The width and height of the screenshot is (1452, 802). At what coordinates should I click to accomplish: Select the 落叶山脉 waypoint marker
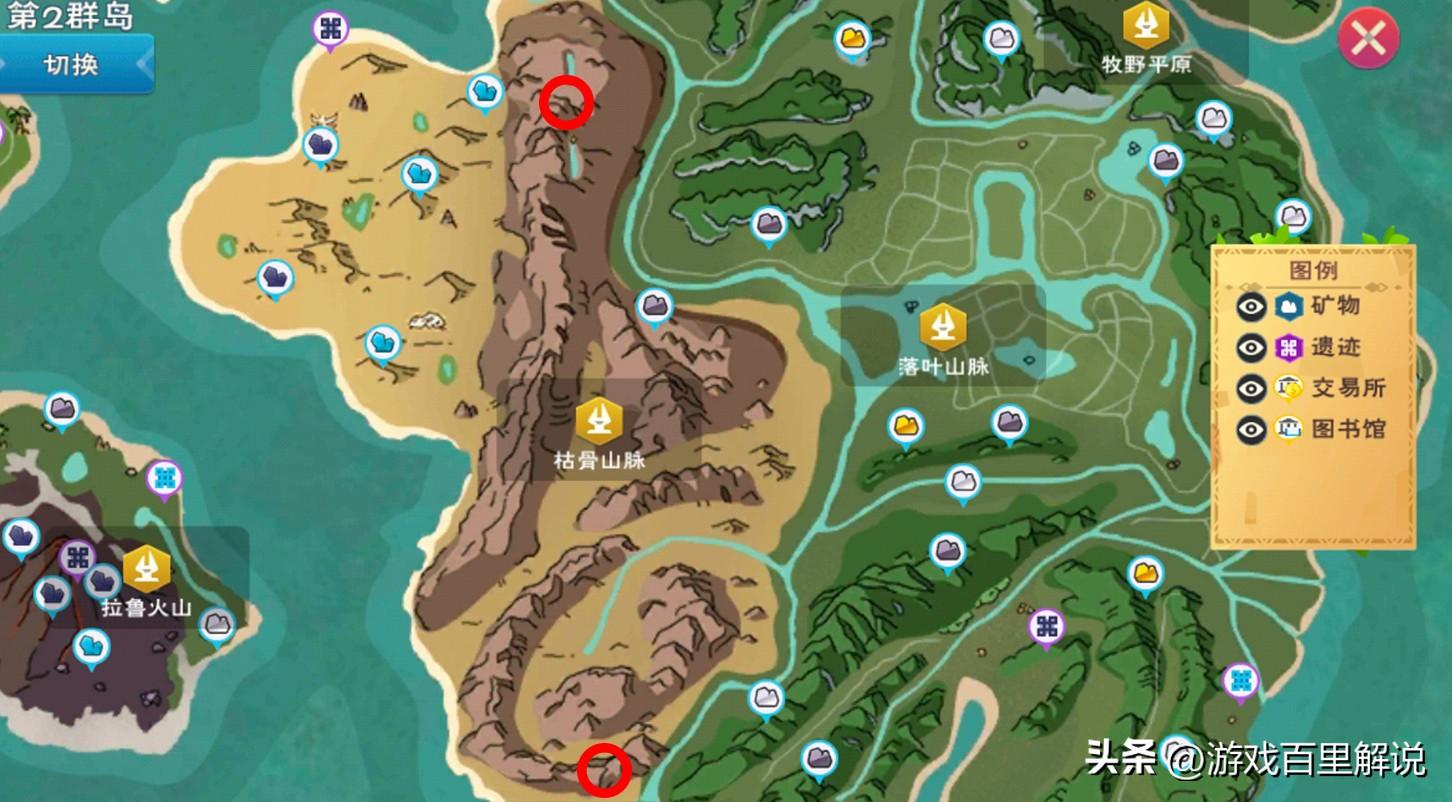tap(942, 327)
